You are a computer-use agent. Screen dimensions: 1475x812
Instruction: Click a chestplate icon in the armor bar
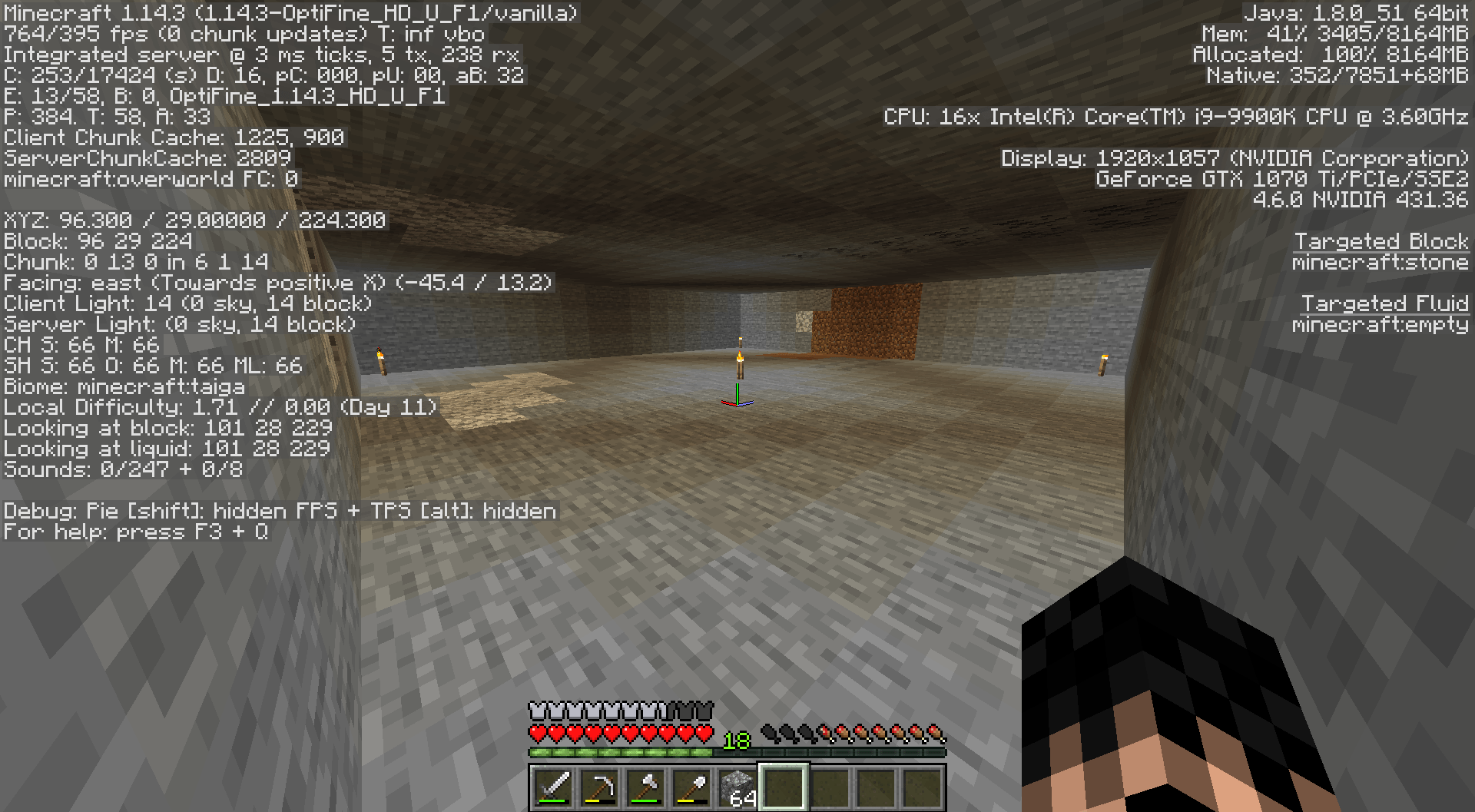(538, 712)
